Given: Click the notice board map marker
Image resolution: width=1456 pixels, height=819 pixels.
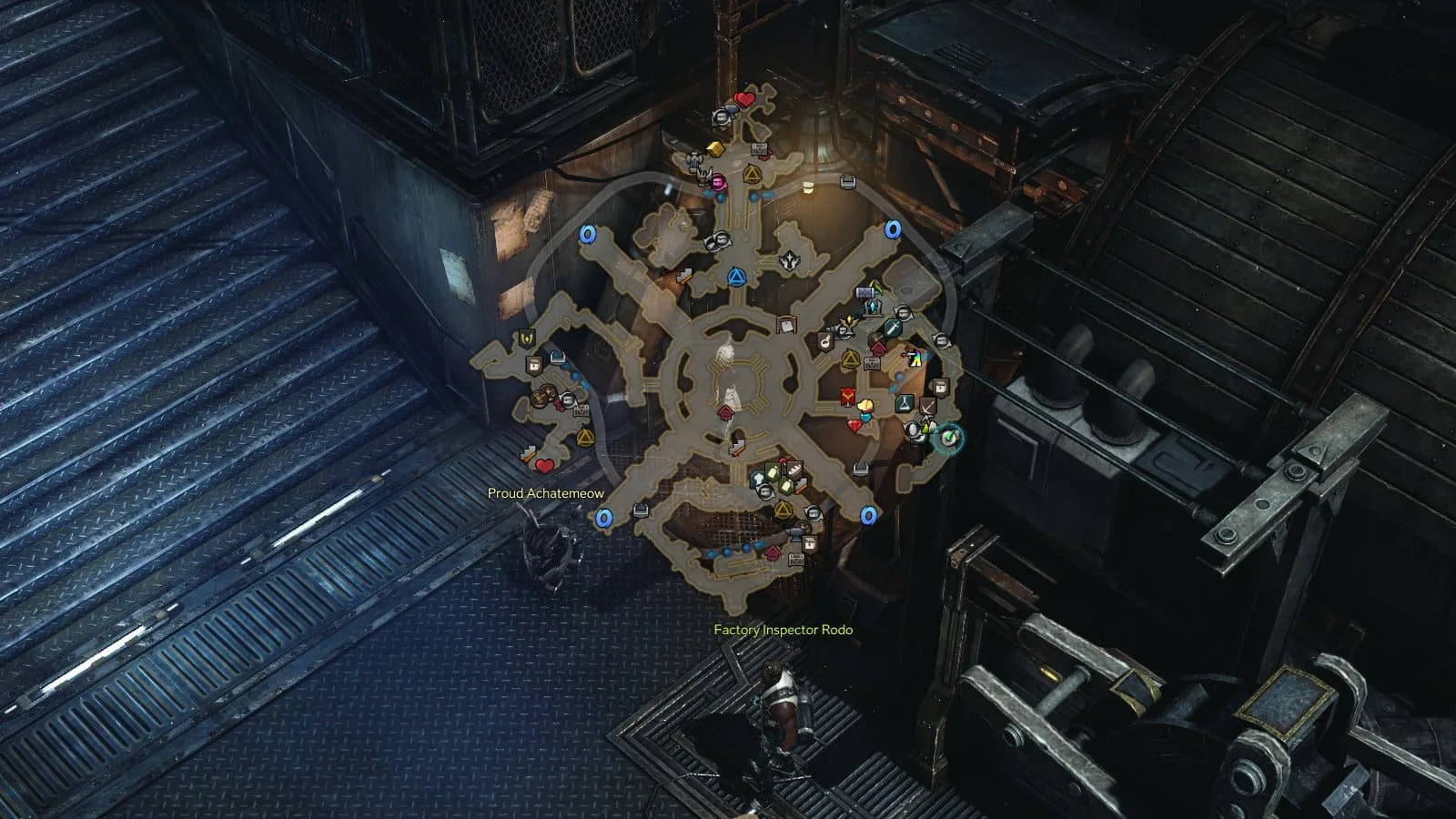Looking at the screenshot, I should pos(786,323).
